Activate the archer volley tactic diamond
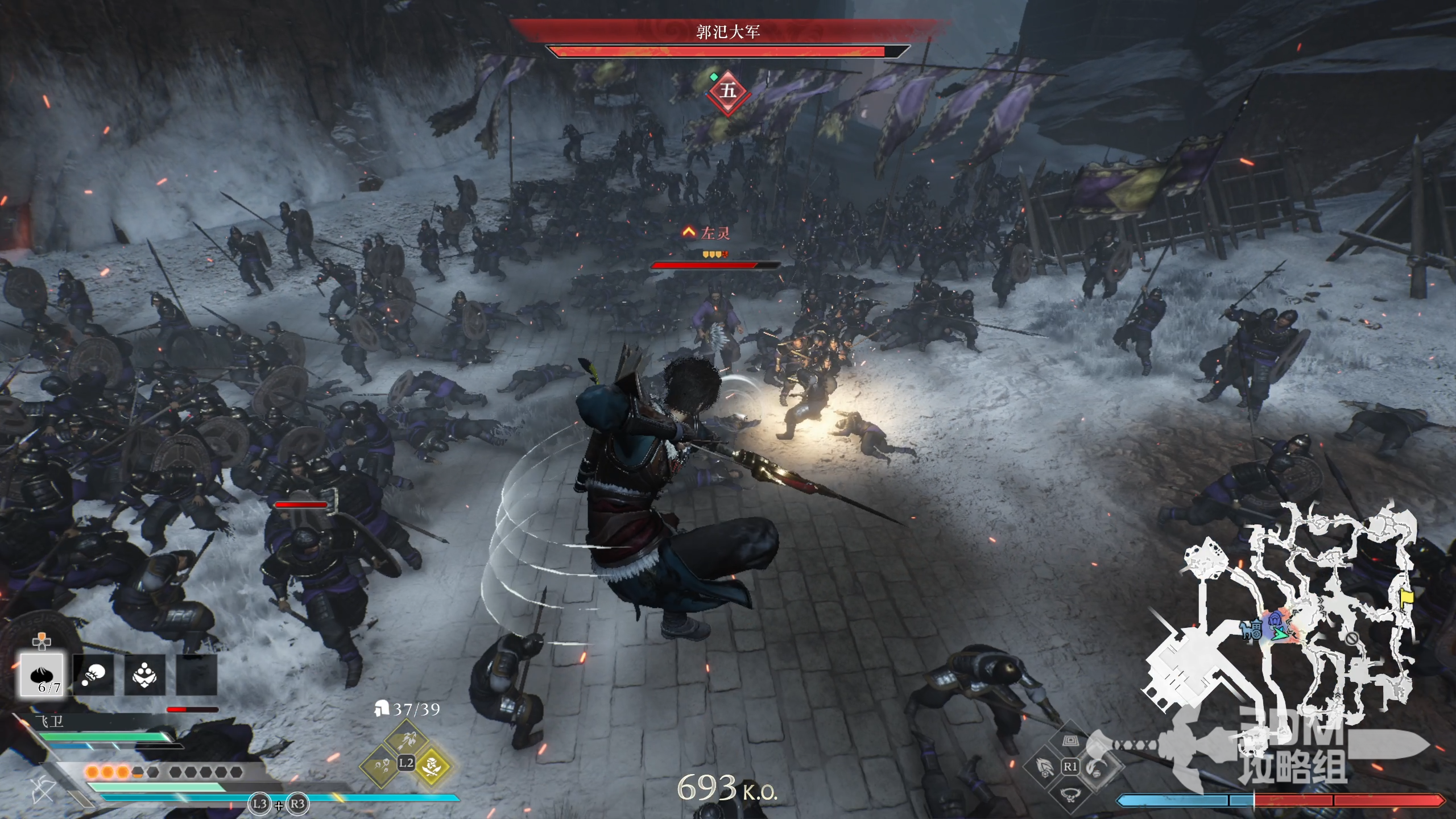The image size is (1456, 819). point(407,738)
